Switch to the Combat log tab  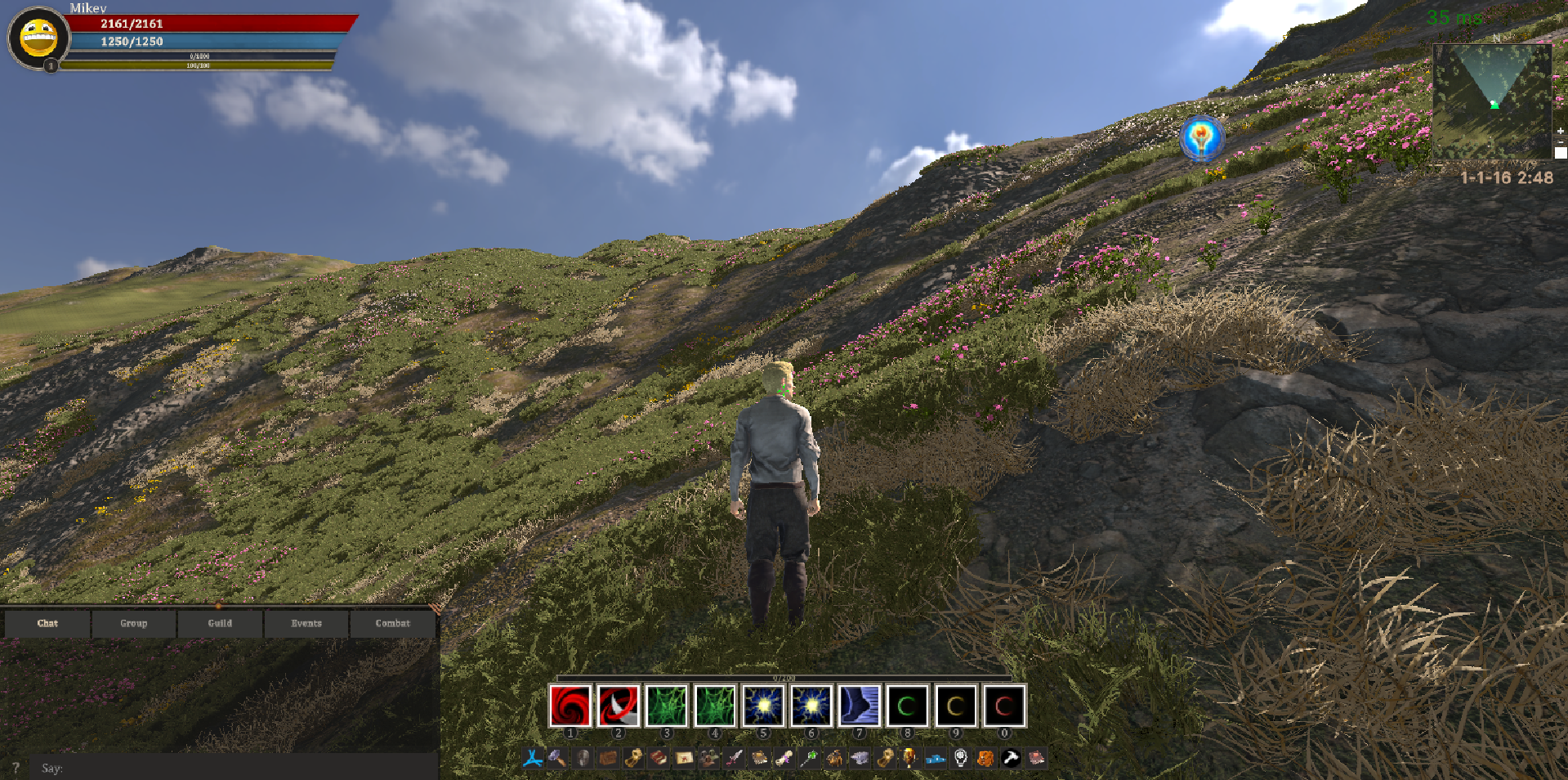point(392,623)
